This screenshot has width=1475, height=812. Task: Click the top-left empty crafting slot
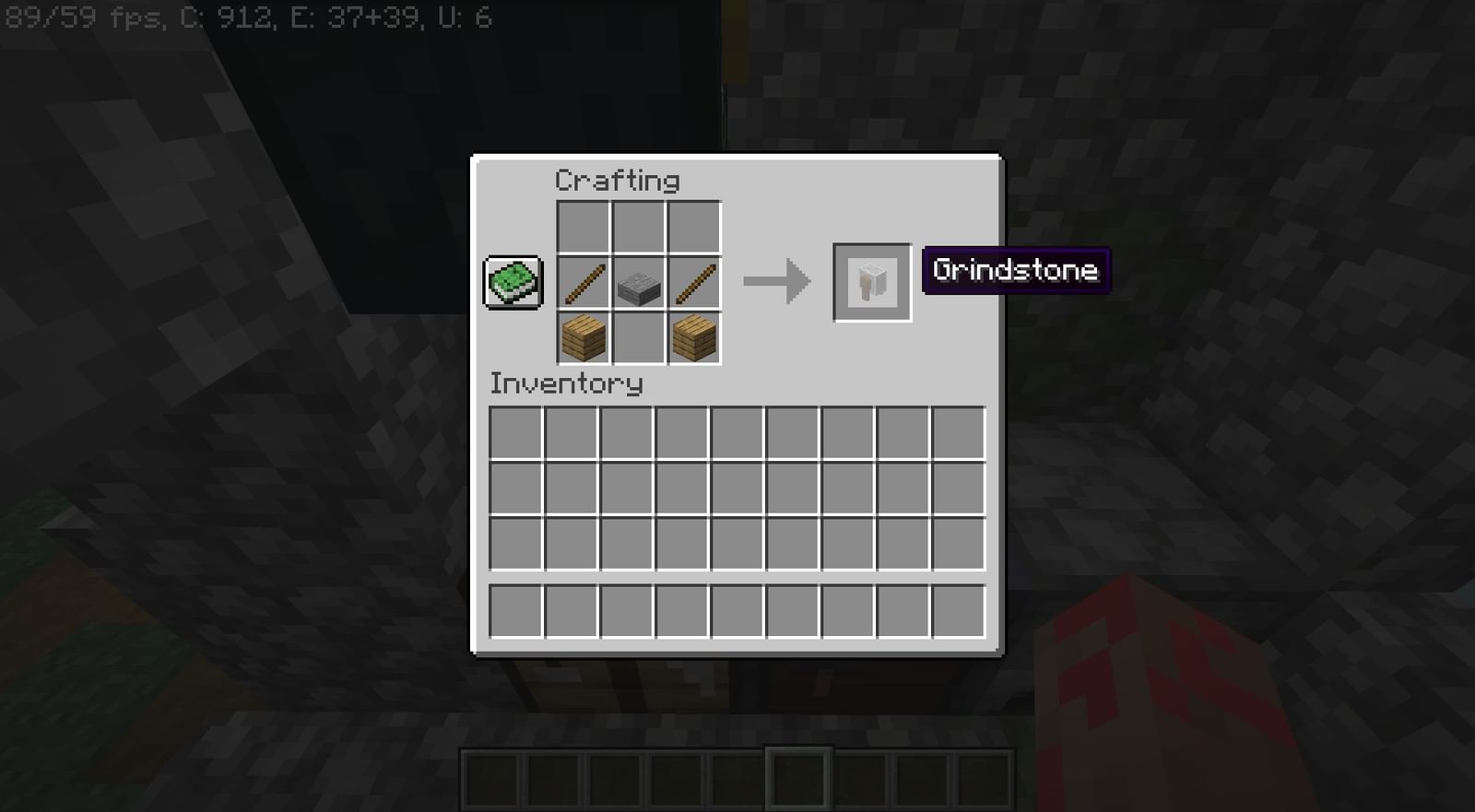pyautogui.click(x=582, y=227)
